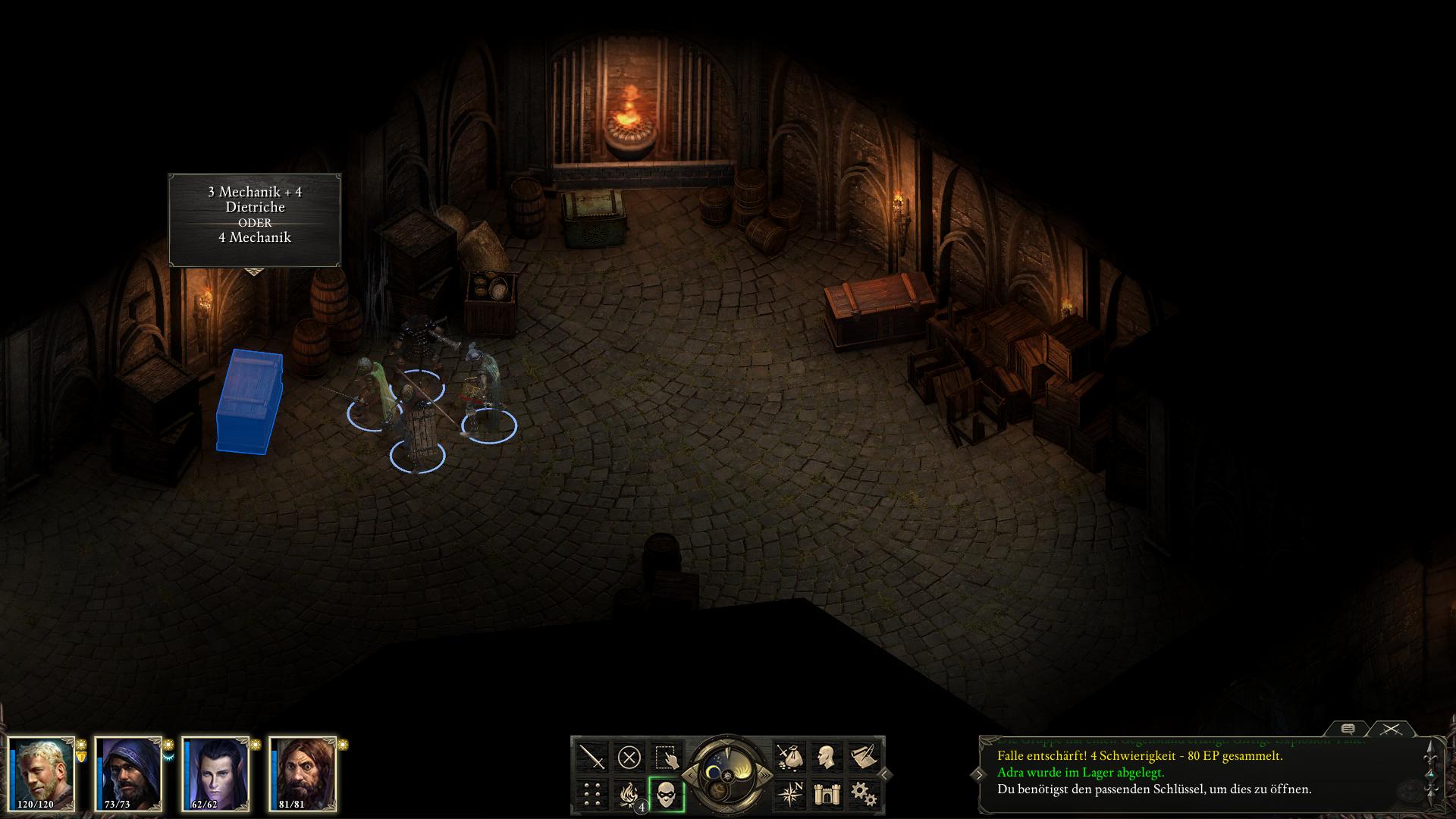Open the inventory bag icon
Viewport: 1456px width, 819px height.
pos(790,757)
